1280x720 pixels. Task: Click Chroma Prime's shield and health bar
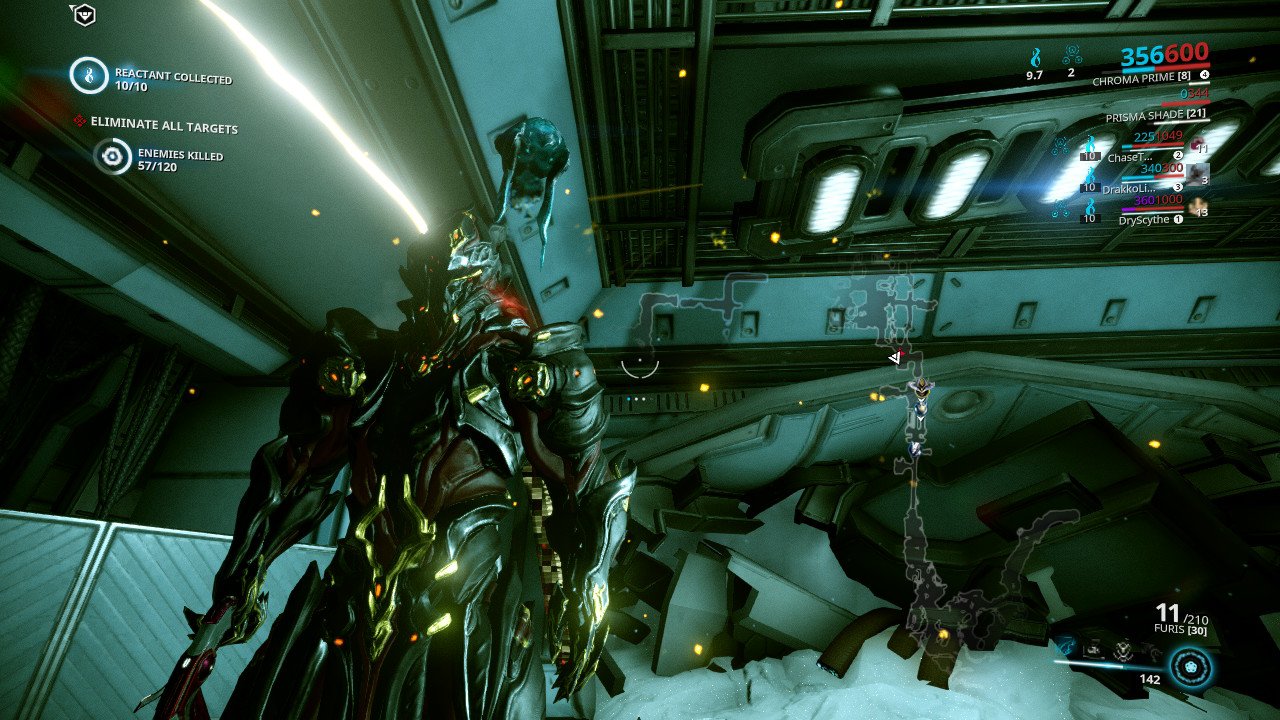click(1165, 69)
